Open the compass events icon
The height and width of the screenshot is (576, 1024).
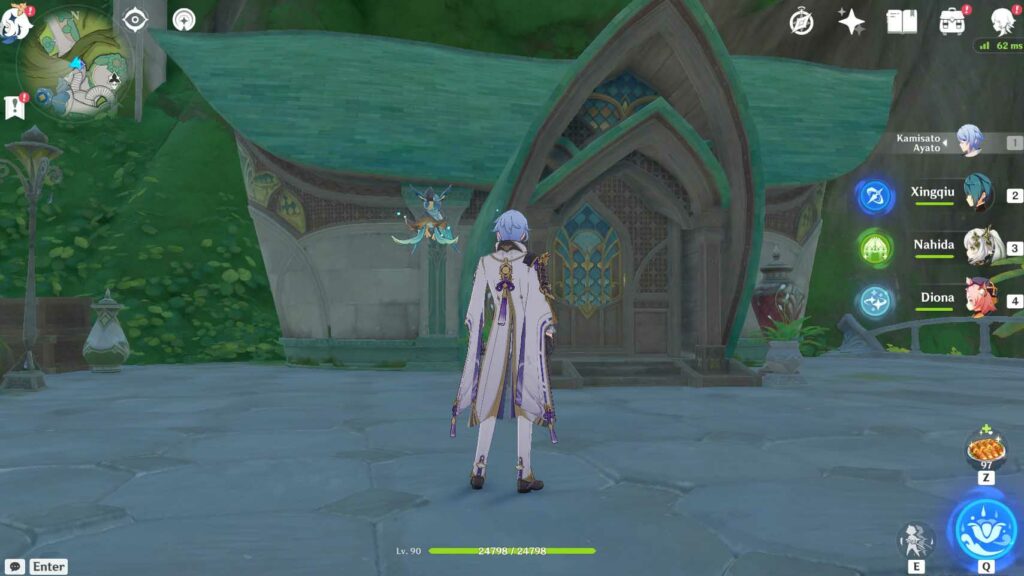click(x=801, y=21)
